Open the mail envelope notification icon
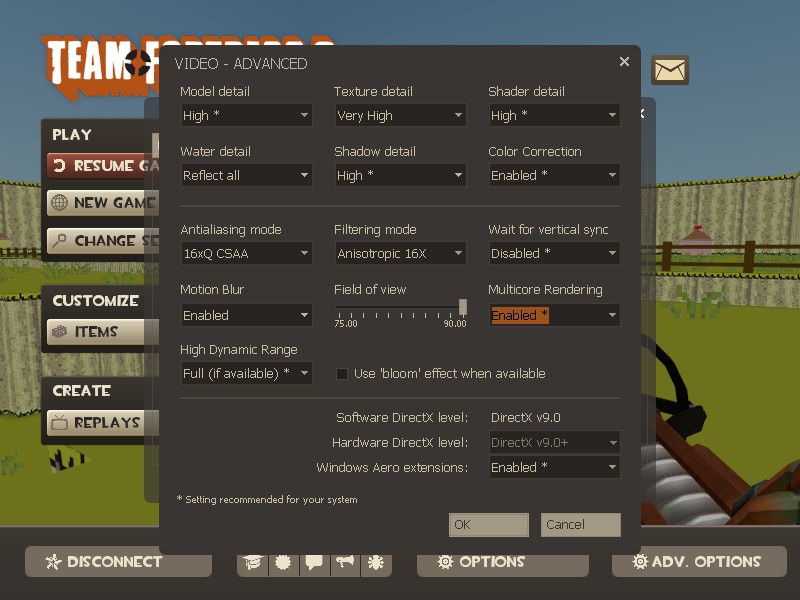The image size is (800, 600). pyautogui.click(x=670, y=70)
